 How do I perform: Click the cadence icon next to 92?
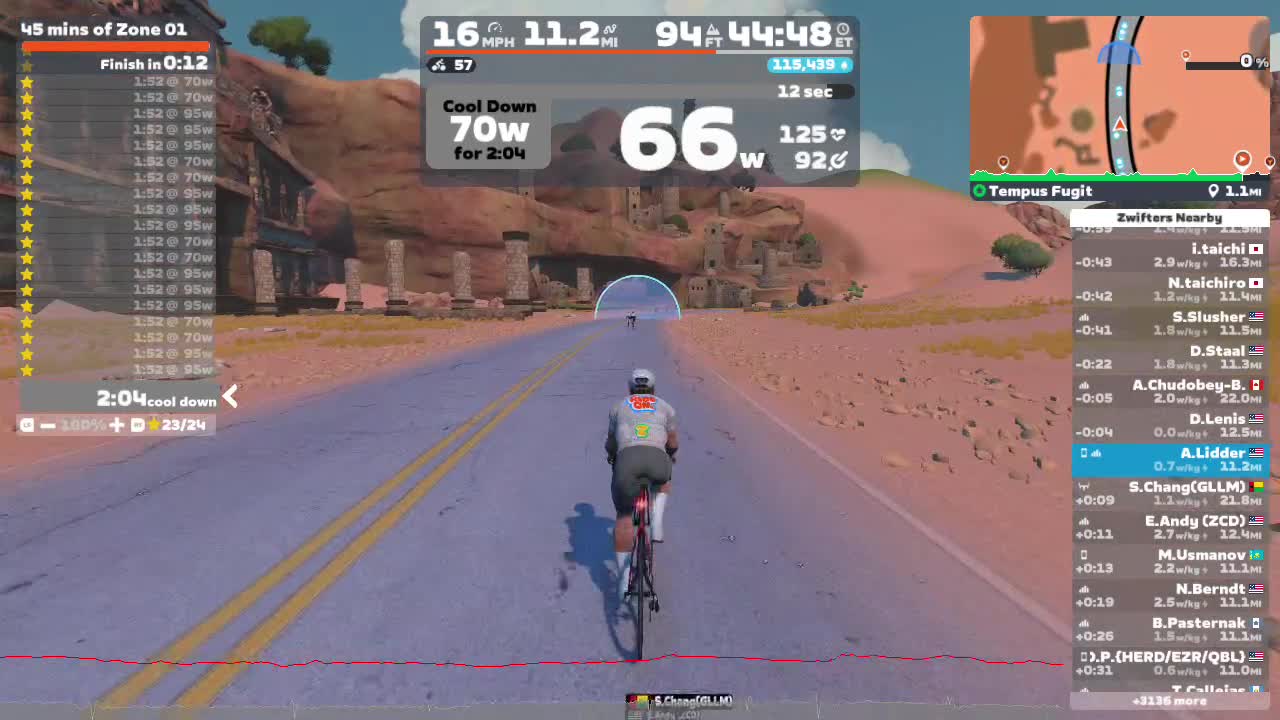coord(839,159)
